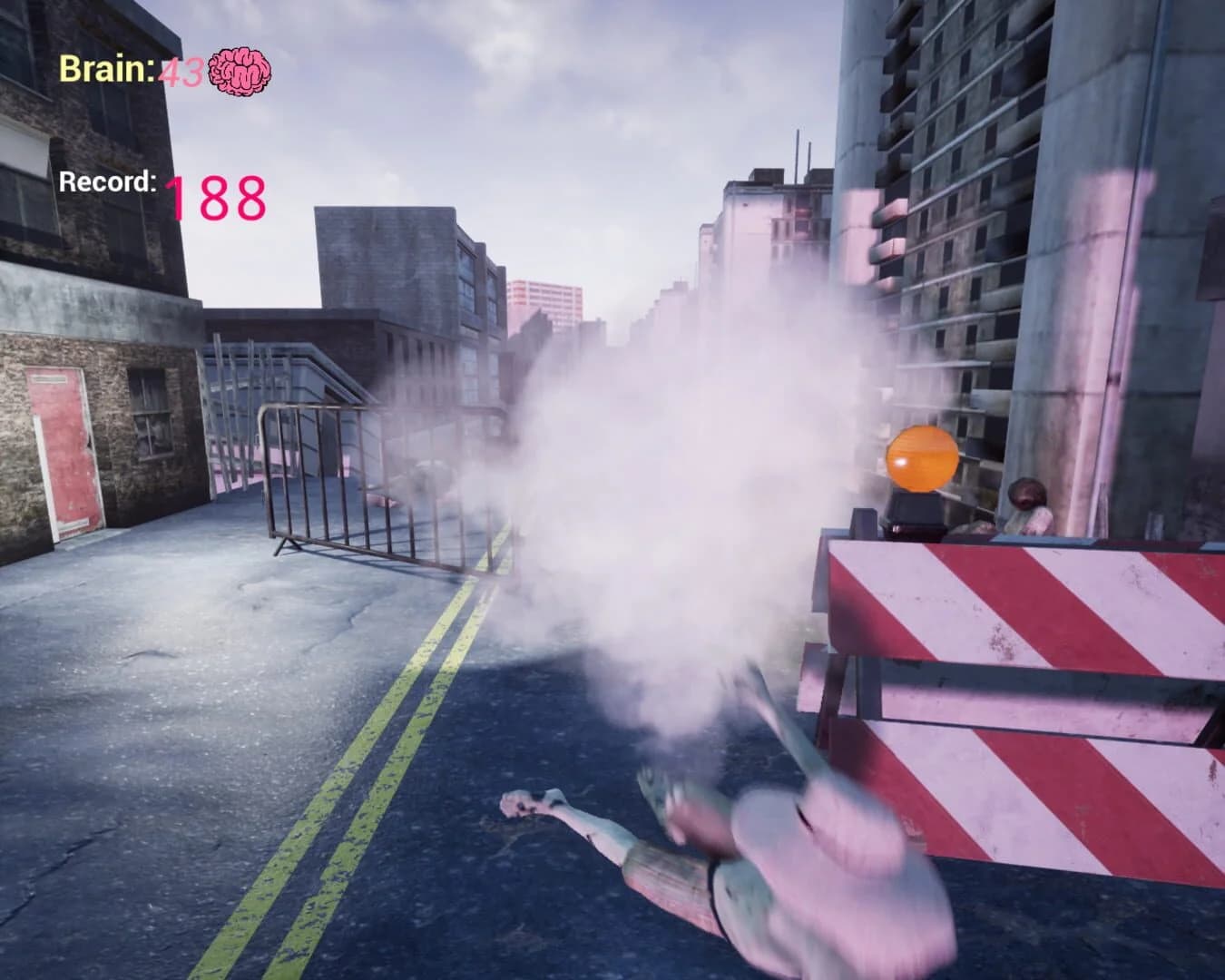This screenshot has width=1225, height=980.
Task: Select the red door on the brick building
Action: (68, 449)
